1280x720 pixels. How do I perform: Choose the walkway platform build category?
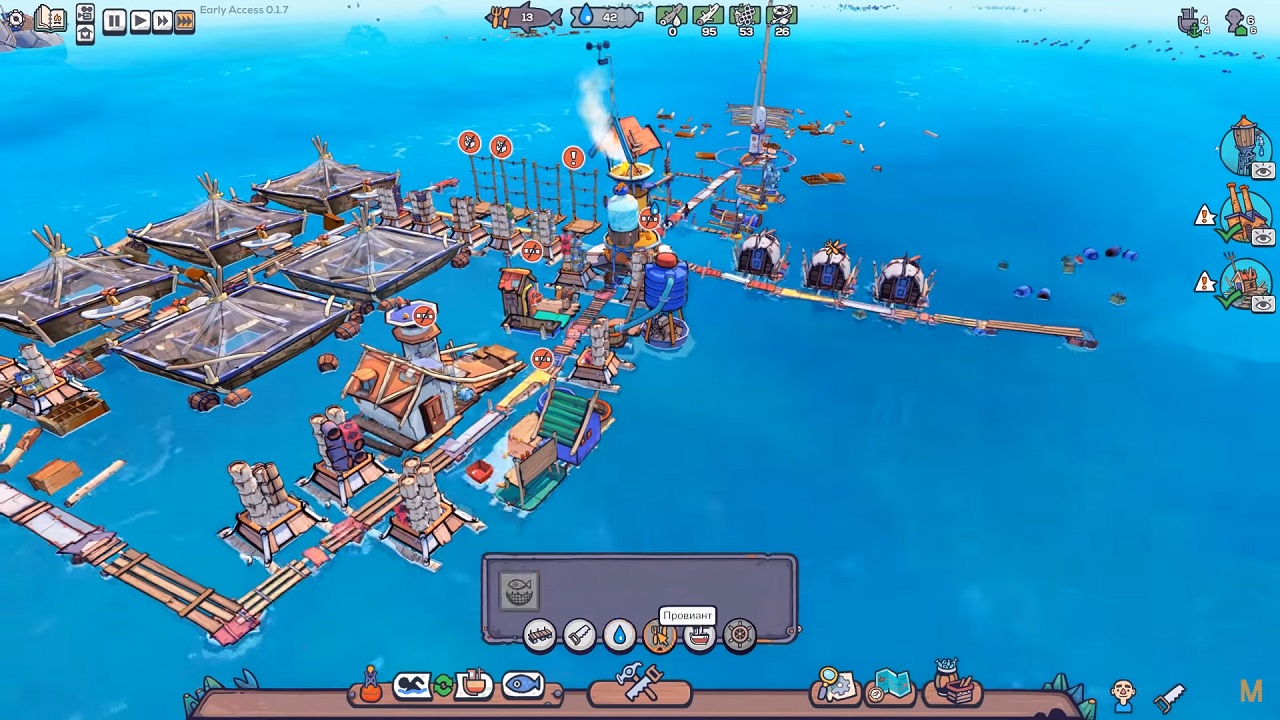[539, 635]
